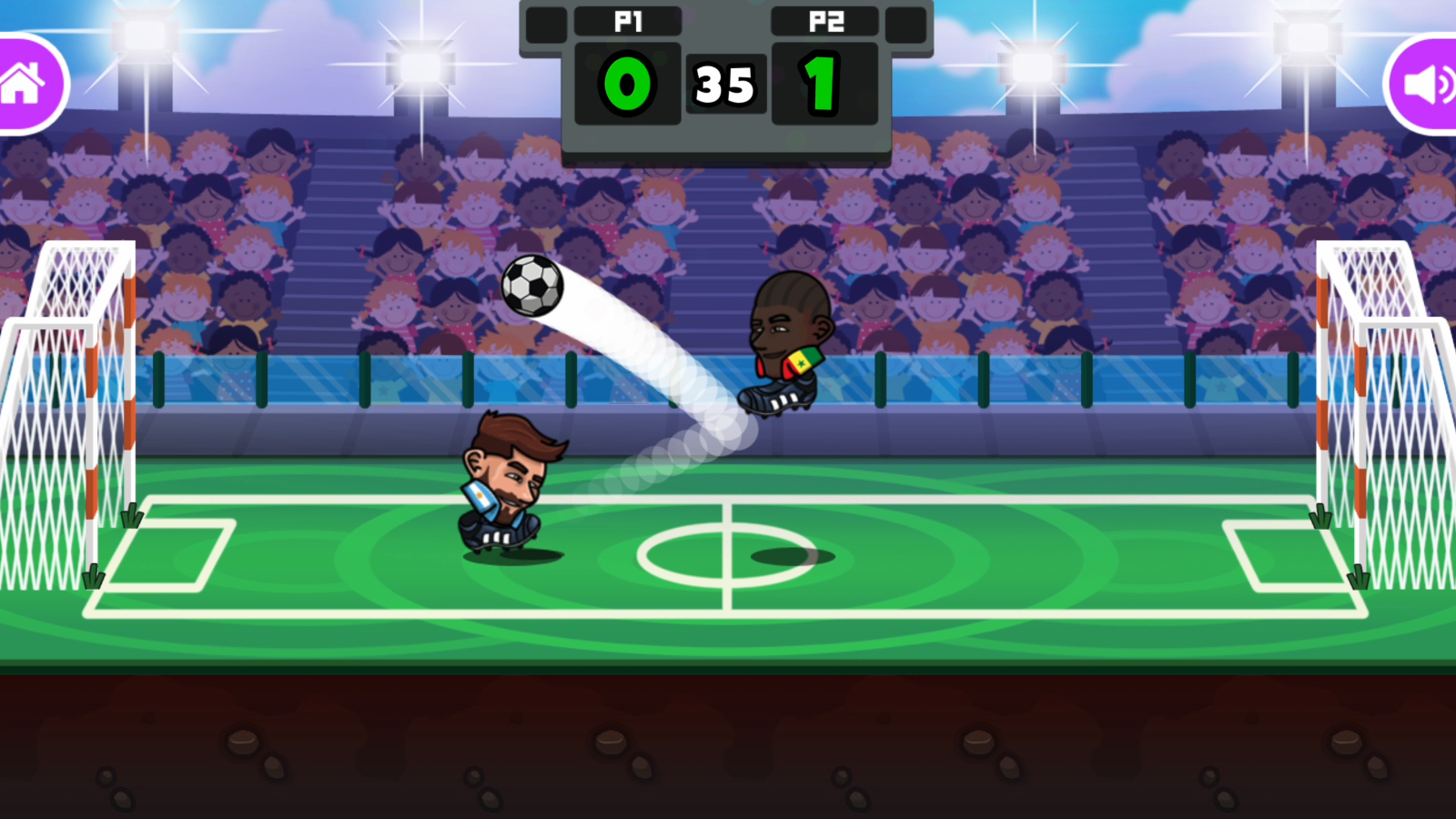The image size is (1456, 819).
Task: Click the dark panel left of P1
Action: [545, 24]
